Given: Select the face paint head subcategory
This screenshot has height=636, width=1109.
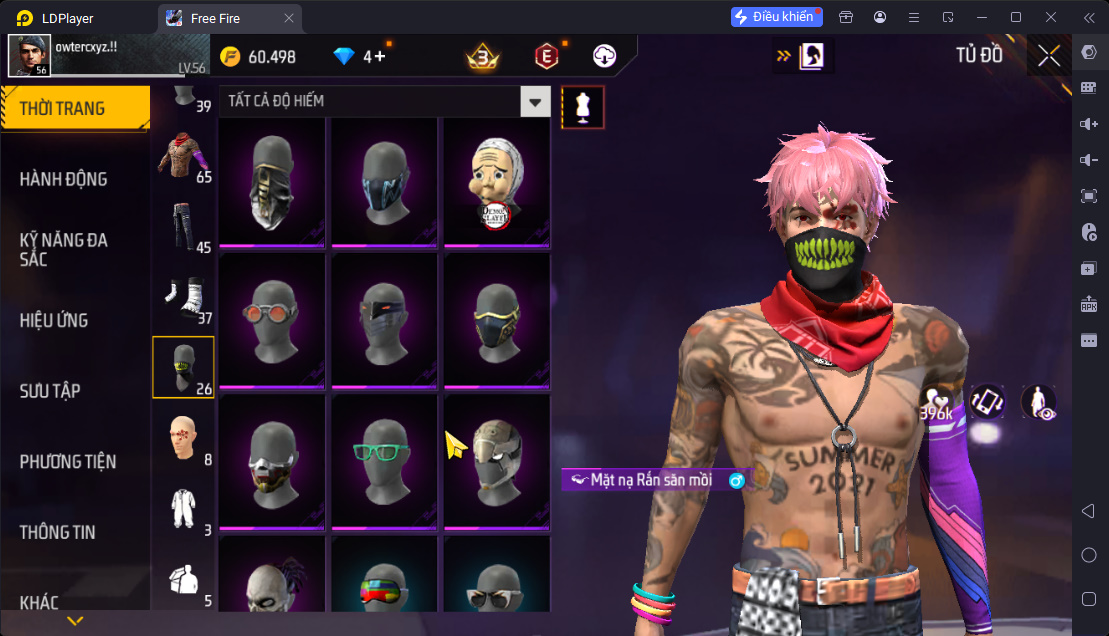Looking at the screenshot, I should [x=183, y=439].
